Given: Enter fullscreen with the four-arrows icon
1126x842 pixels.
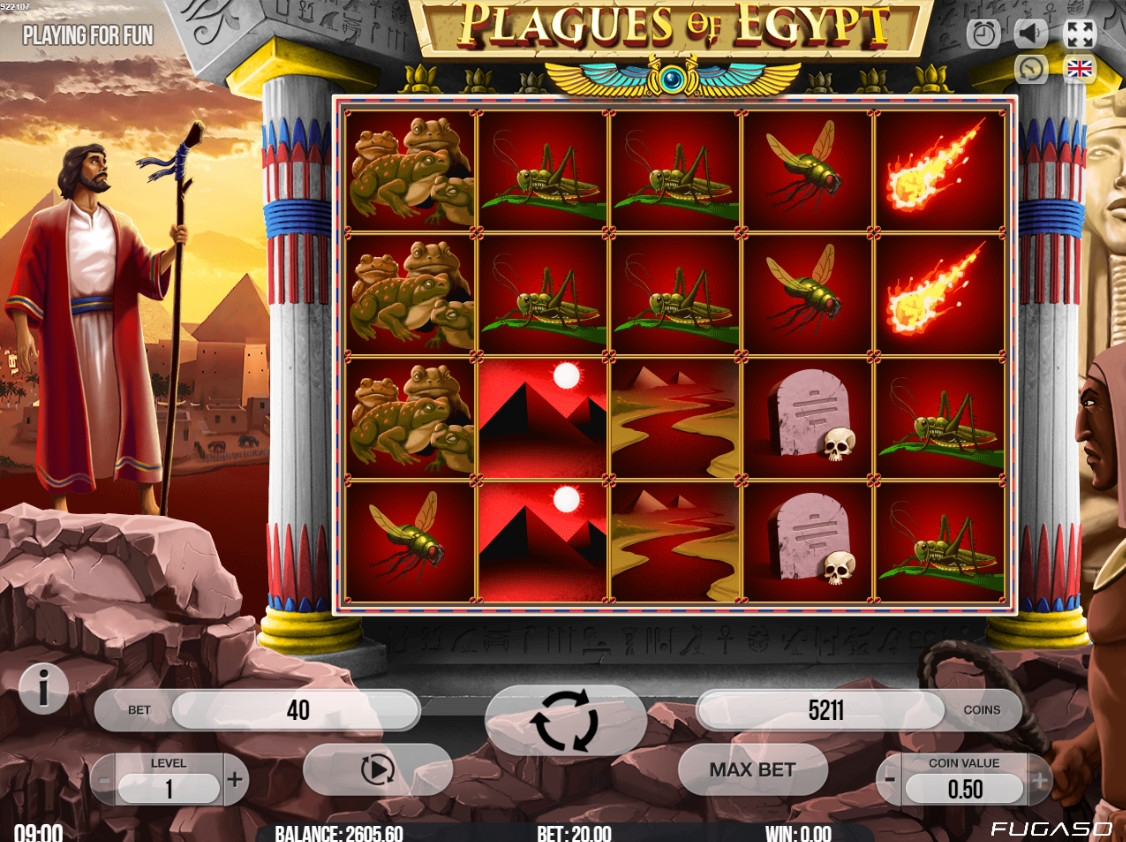Looking at the screenshot, I should pos(1080,34).
